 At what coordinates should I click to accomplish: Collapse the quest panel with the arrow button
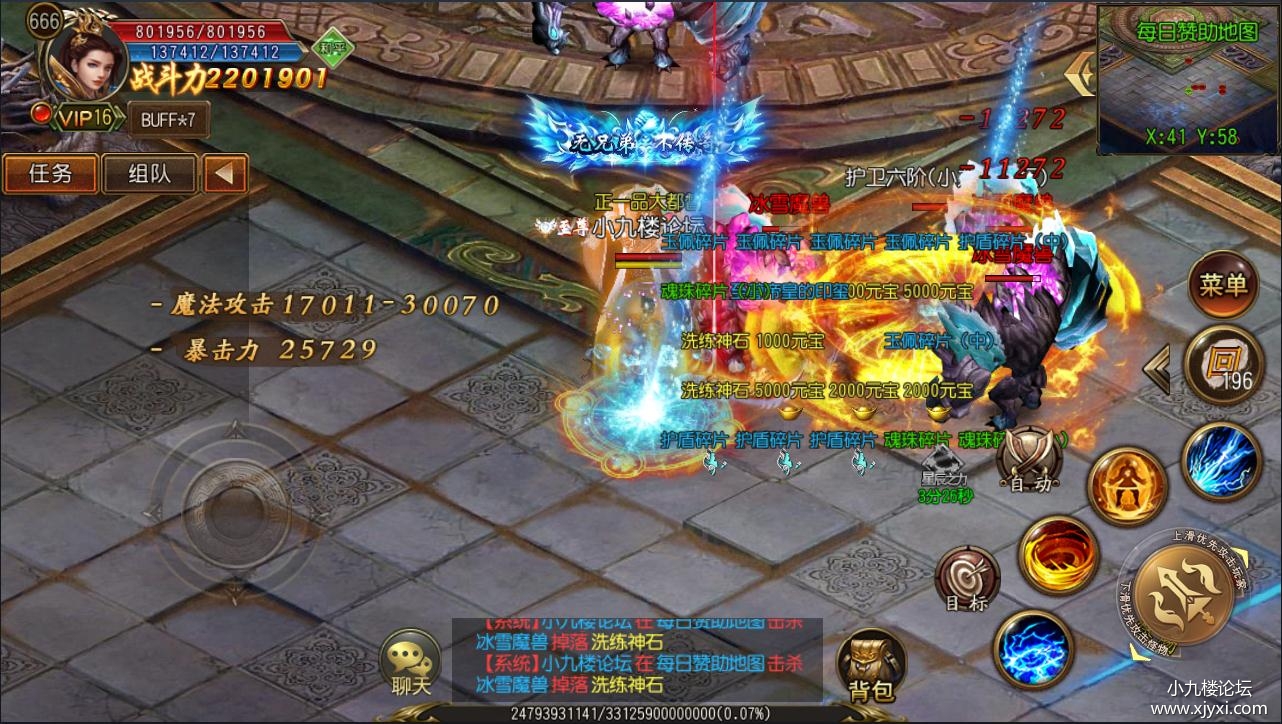[225, 174]
